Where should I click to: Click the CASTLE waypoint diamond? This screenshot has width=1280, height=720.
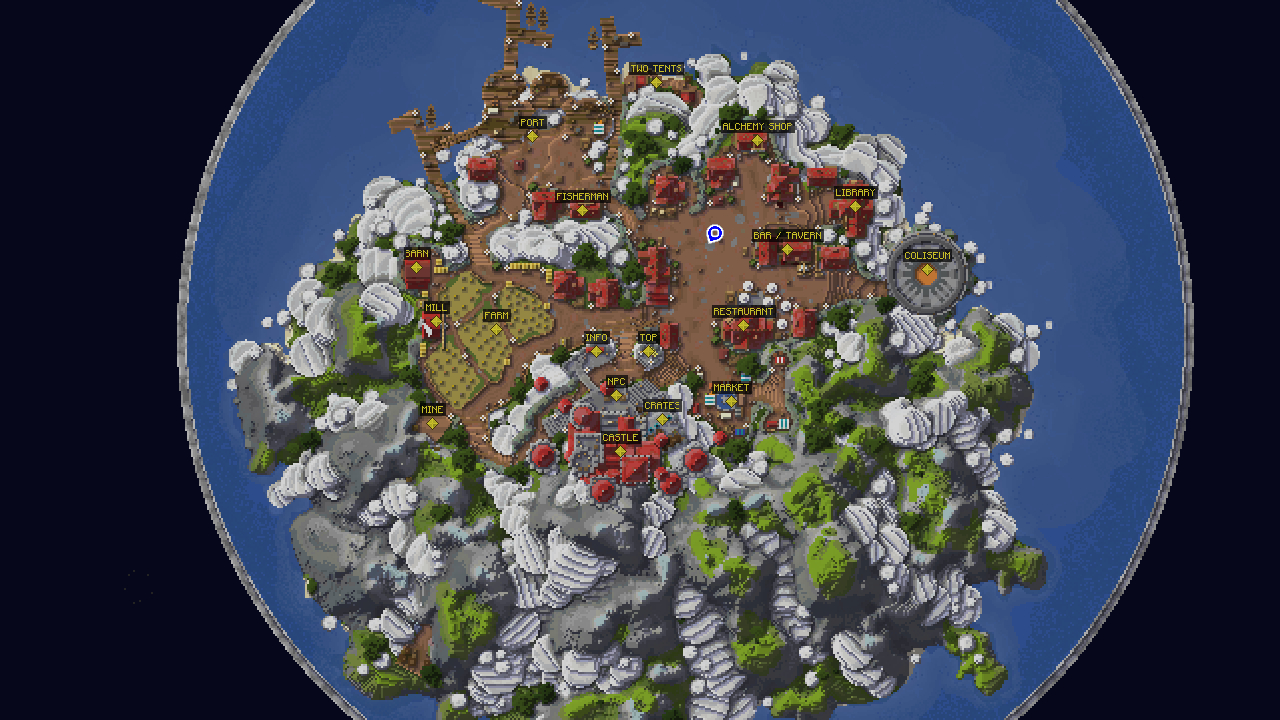pos(622,450)
